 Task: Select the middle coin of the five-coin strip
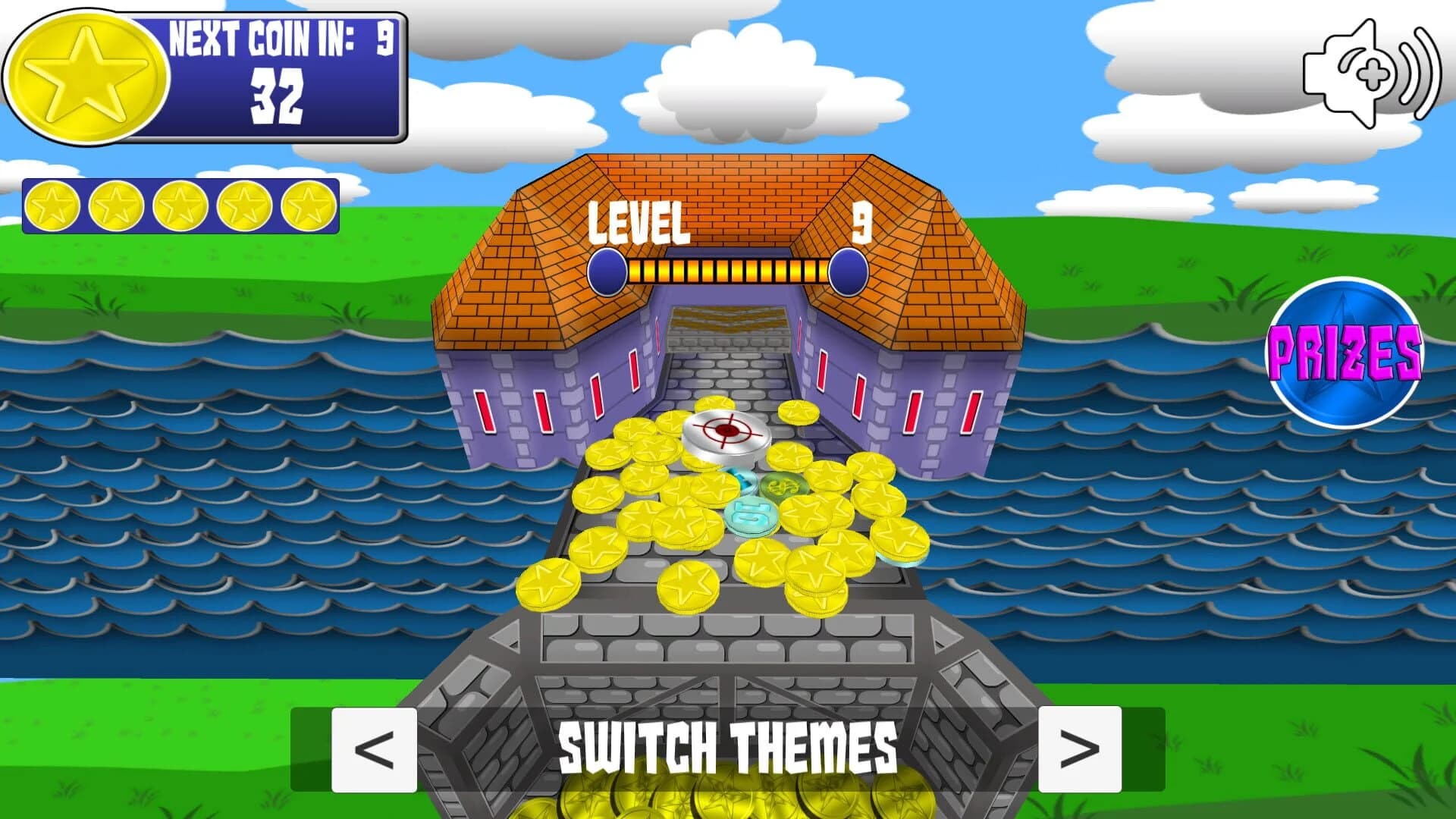(x=180, y=203)
